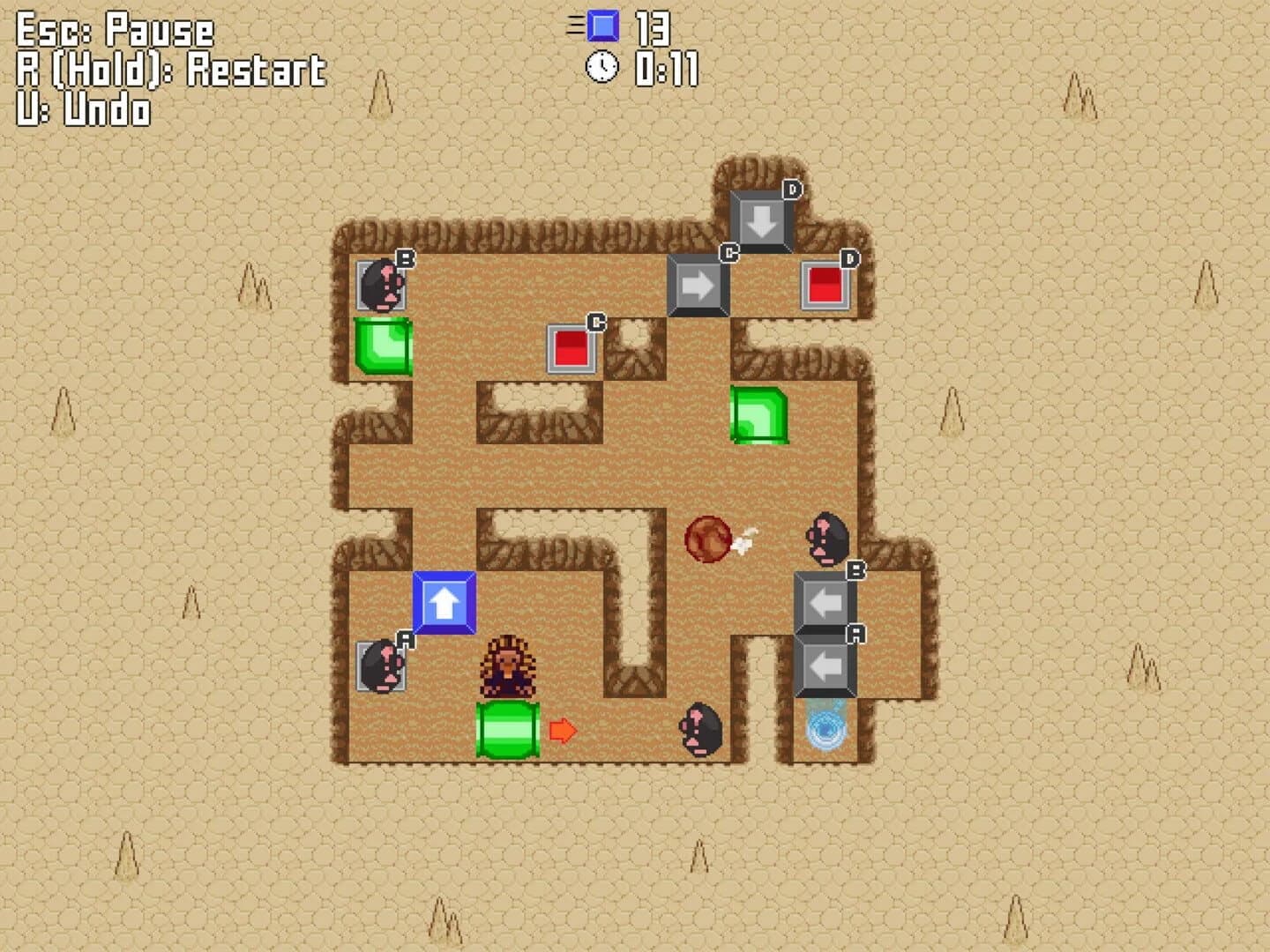The image size is (1270, 952).
Task: Click the right-arrow switch labeled C
Action: point(698,284)
